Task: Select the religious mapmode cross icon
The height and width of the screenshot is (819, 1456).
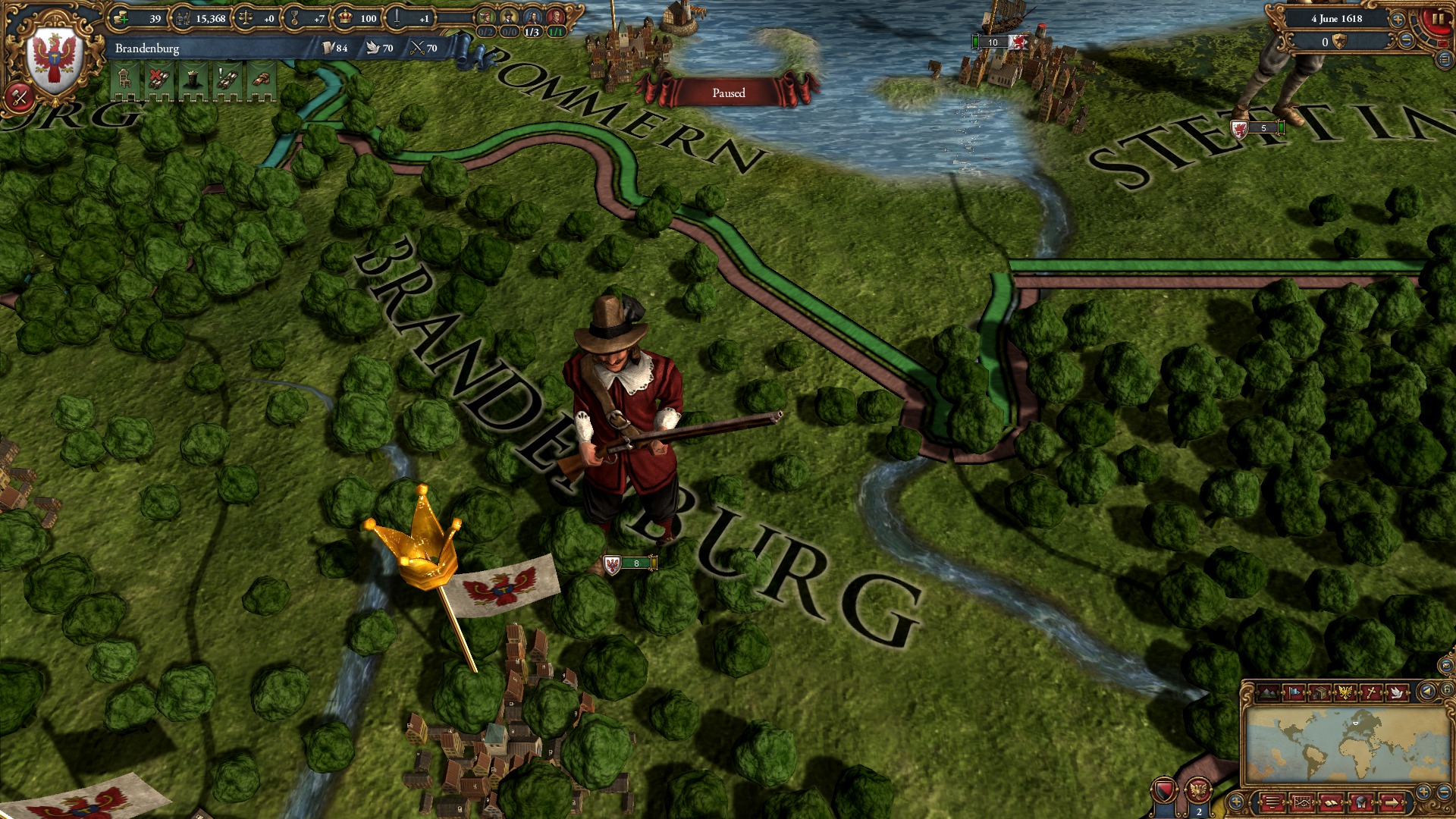Action: point(1372,693)
